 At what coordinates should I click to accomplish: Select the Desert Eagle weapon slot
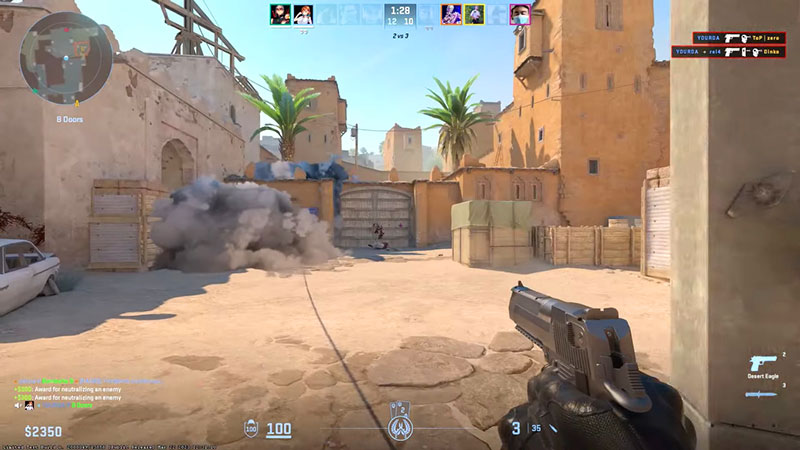(762, 365)
